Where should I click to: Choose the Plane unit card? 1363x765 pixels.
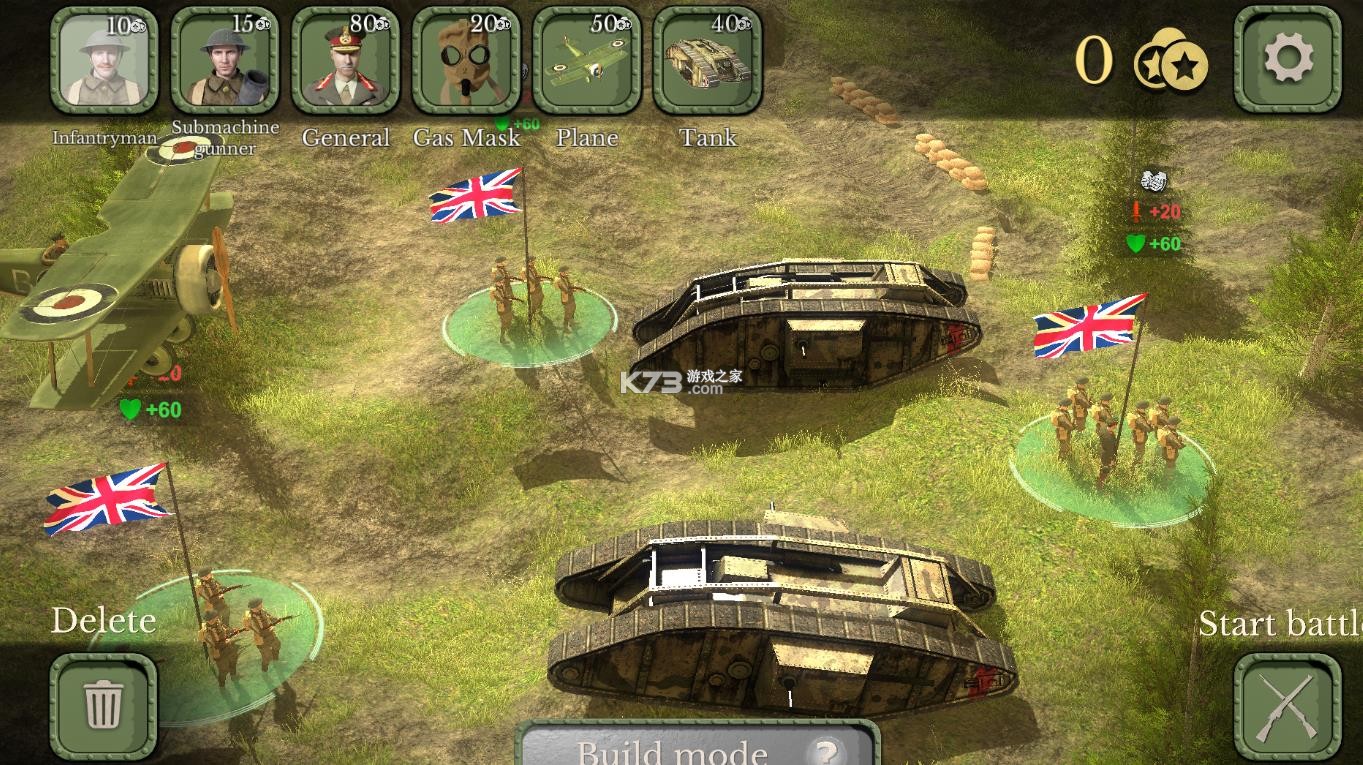(587, 60)
